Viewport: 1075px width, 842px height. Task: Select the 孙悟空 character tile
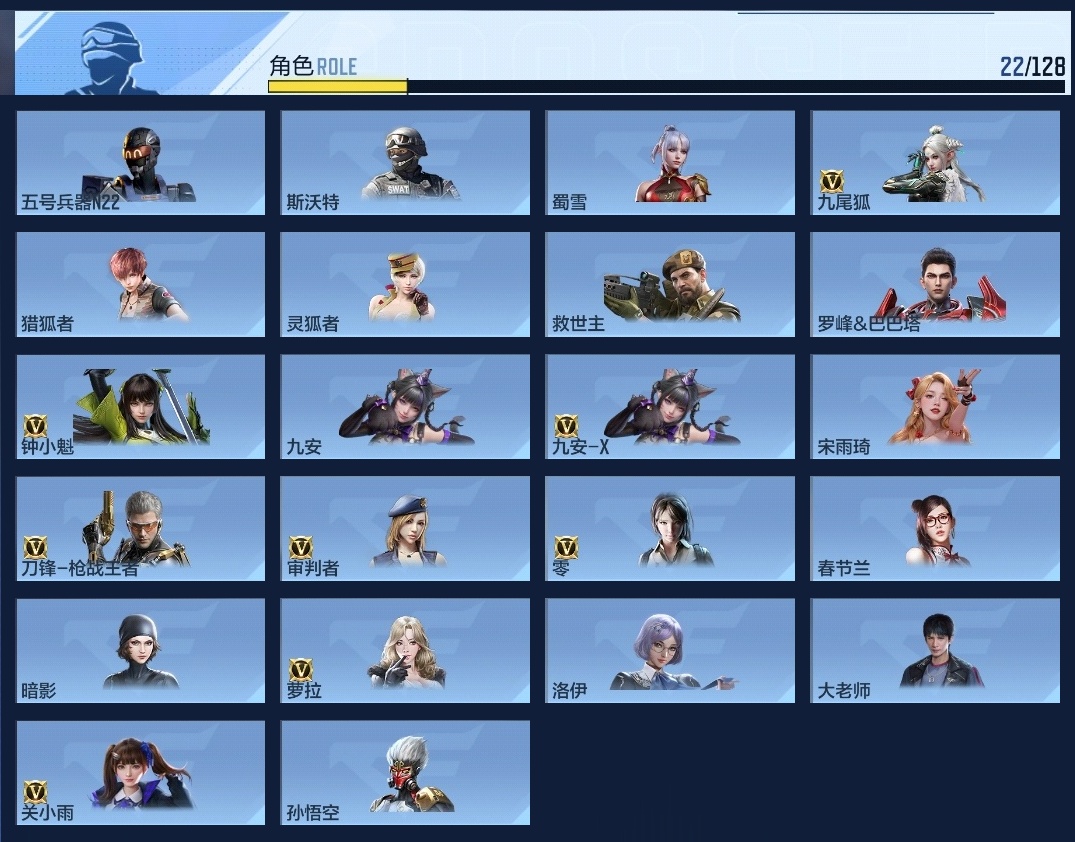405,772
